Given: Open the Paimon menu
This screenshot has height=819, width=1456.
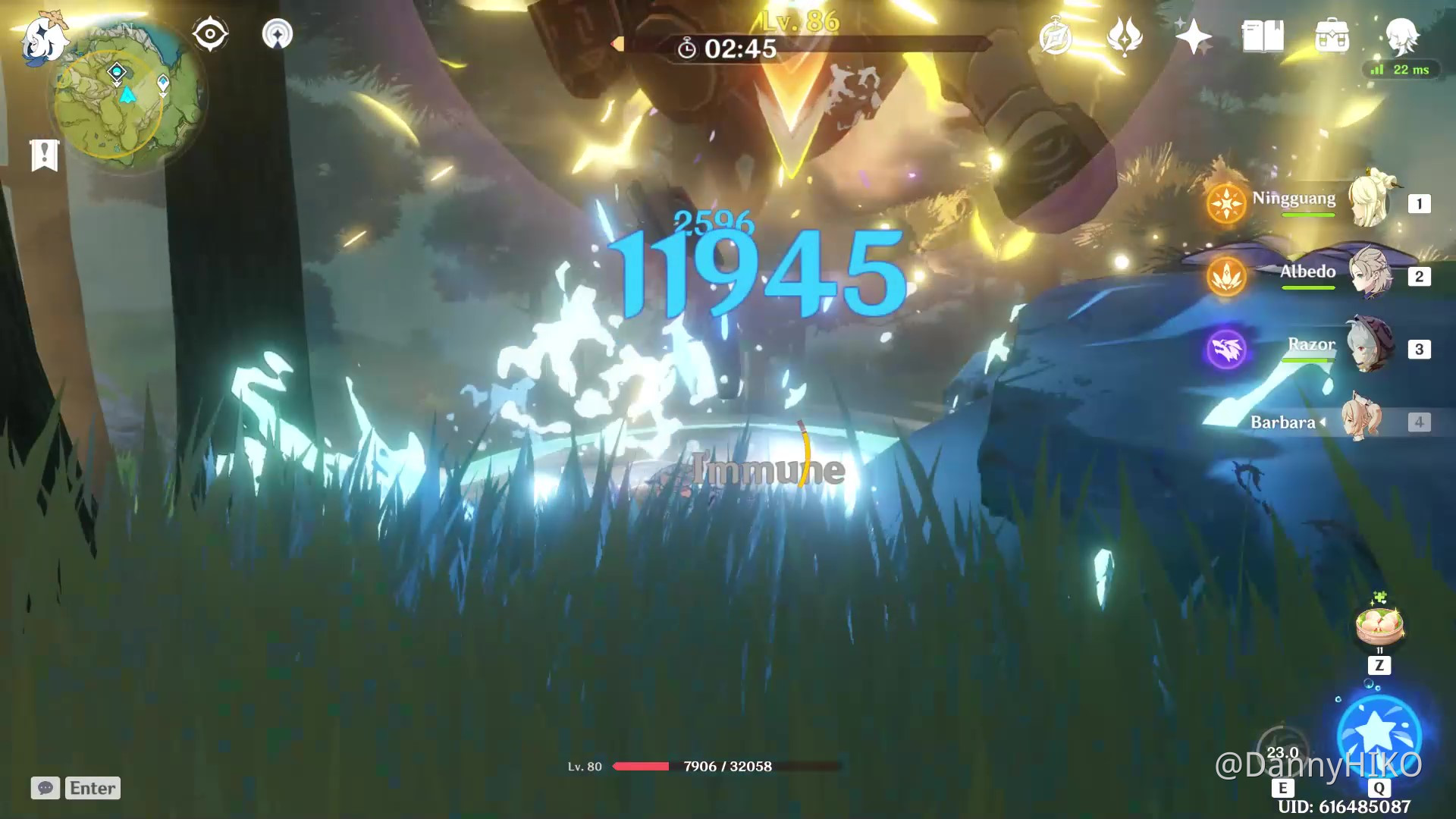Looking at the screenshot, I should coord(44,38).
